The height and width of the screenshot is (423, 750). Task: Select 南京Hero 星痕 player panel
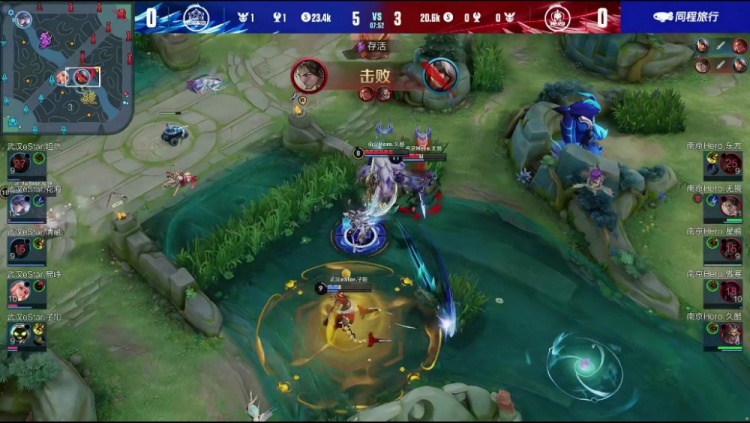click(x=722, y=248)
